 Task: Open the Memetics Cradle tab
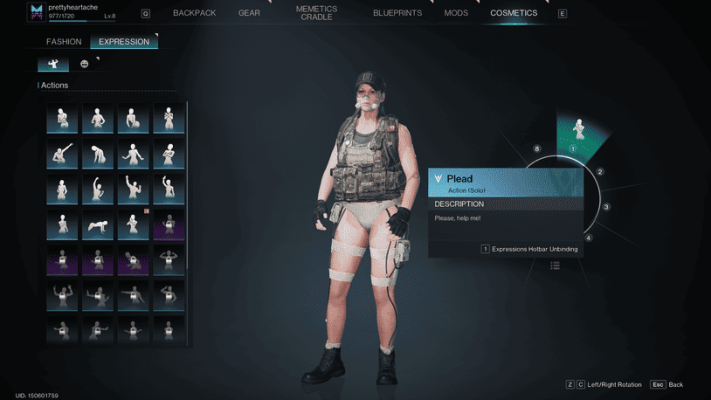316,13
